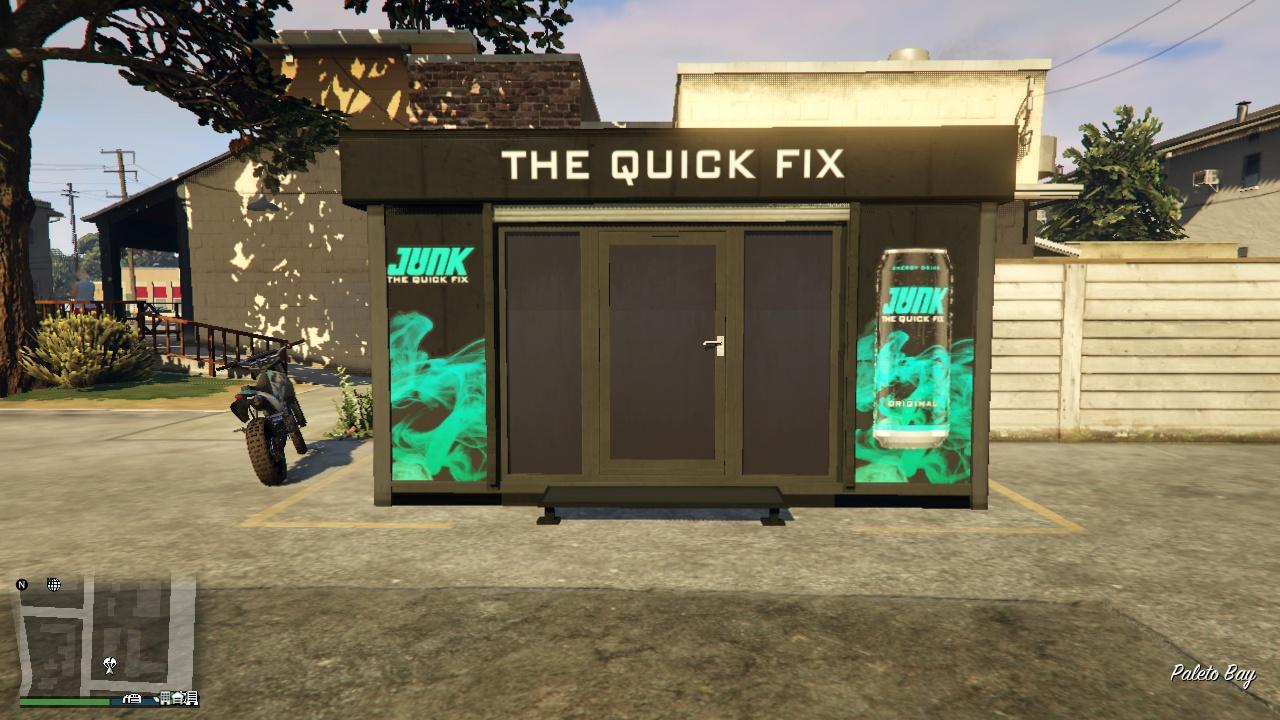Click the house-shaped safehouse blip near the minimap
This screenshot has height=720, width=1280.
pyautogui.click(x=178, y=699)
